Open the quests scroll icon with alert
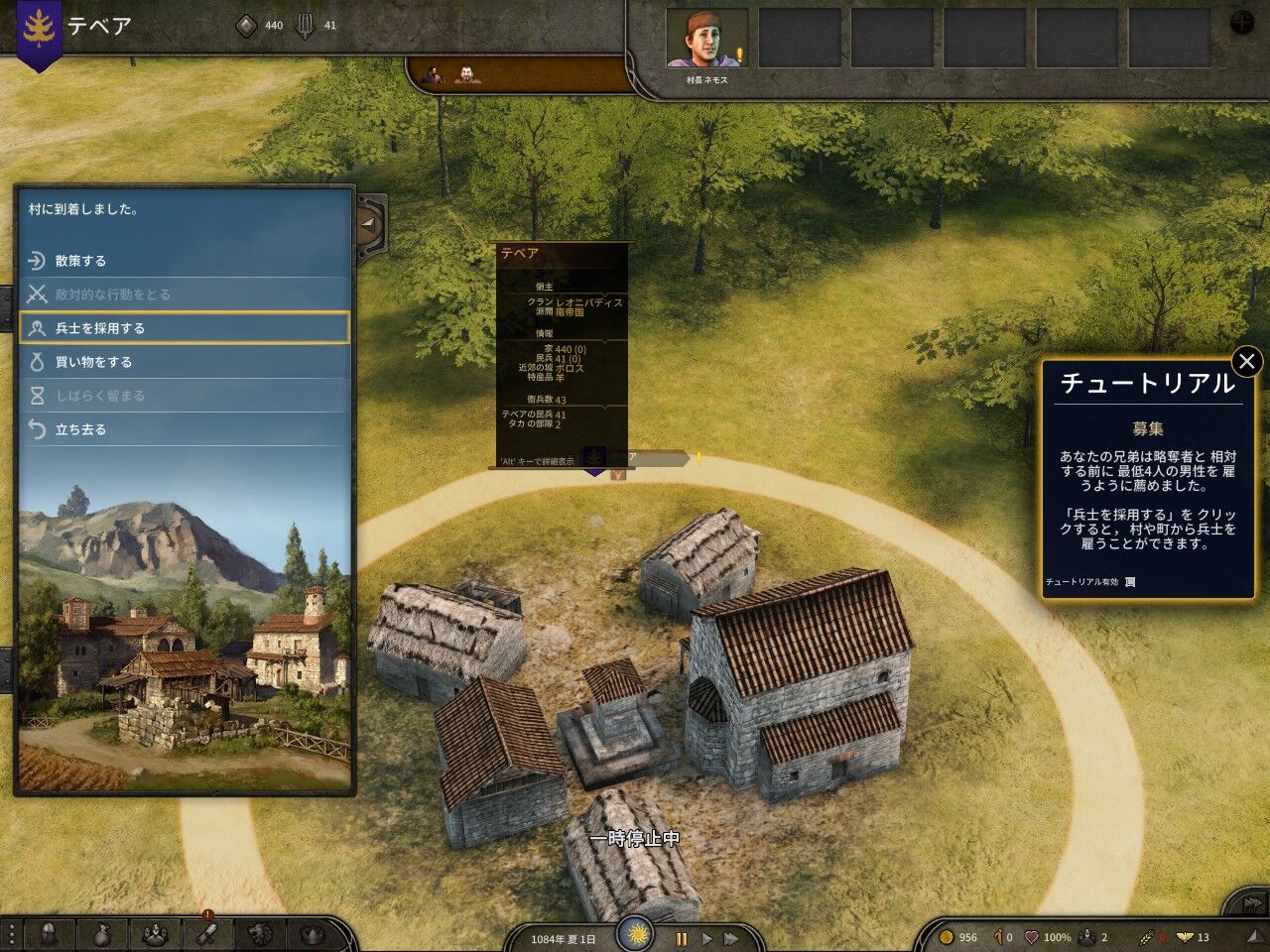This screenshot has width=1270, height=952. pos(206,932)
